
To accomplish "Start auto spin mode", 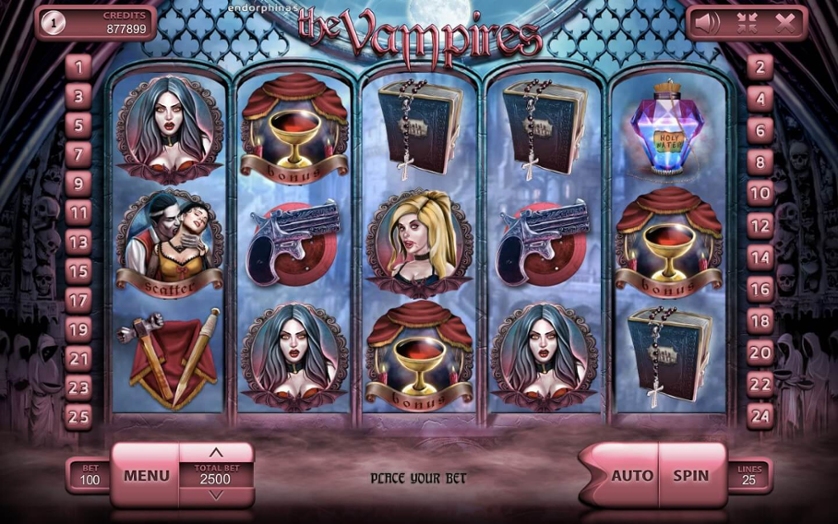I will pyautogui.click(x=631, y=476).
